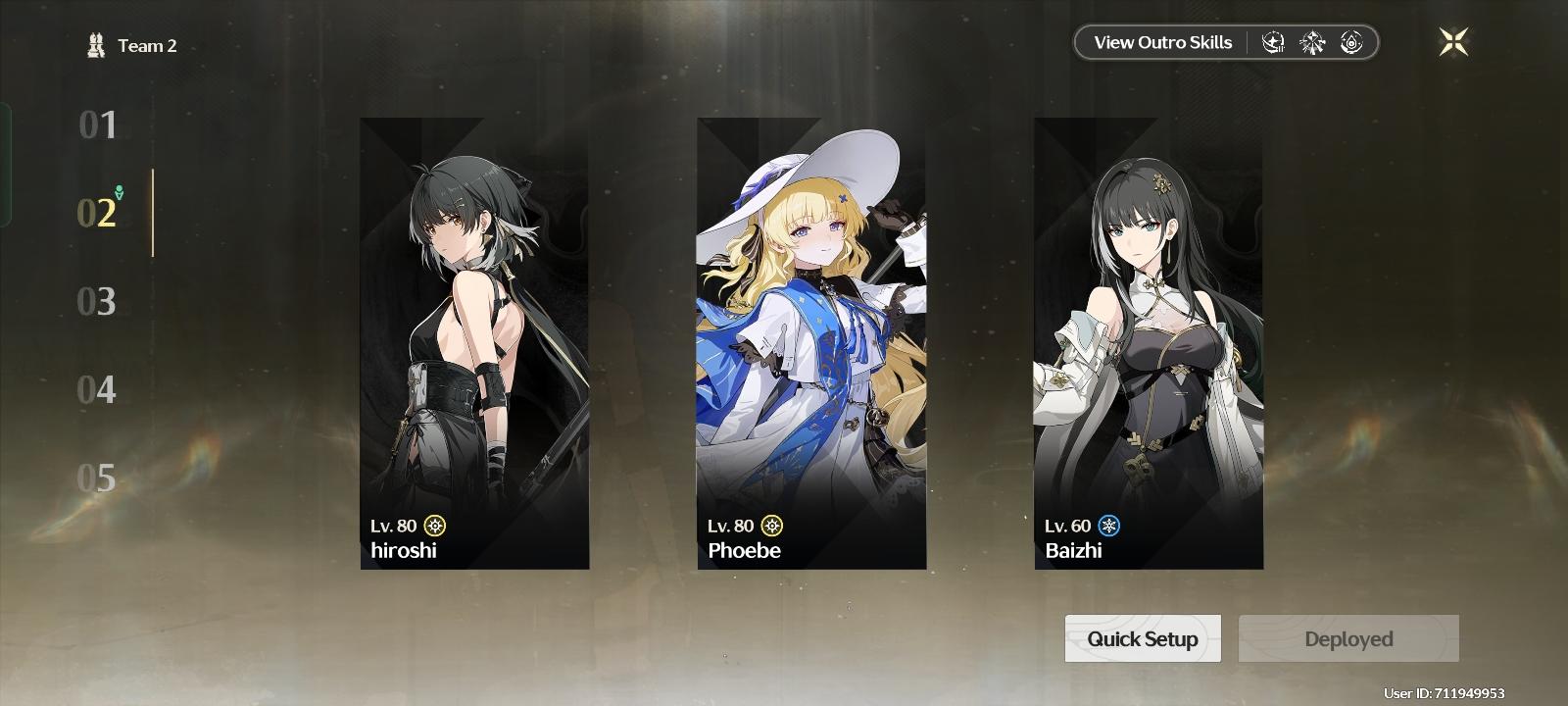Switch to team slot 03

(97, 303)
